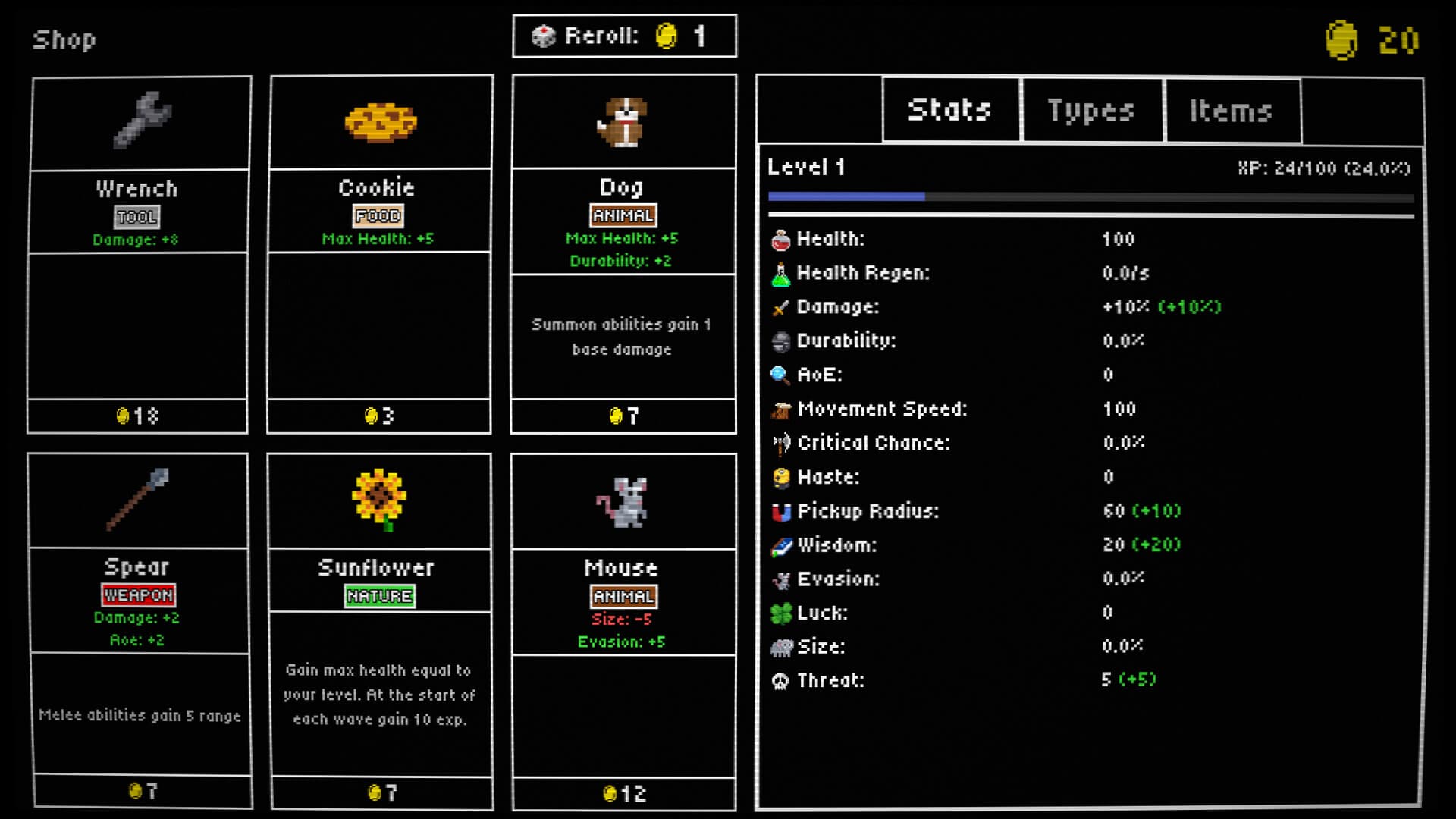
Task: Click the blue XP progress bar
Action: [x=846, y=196]
